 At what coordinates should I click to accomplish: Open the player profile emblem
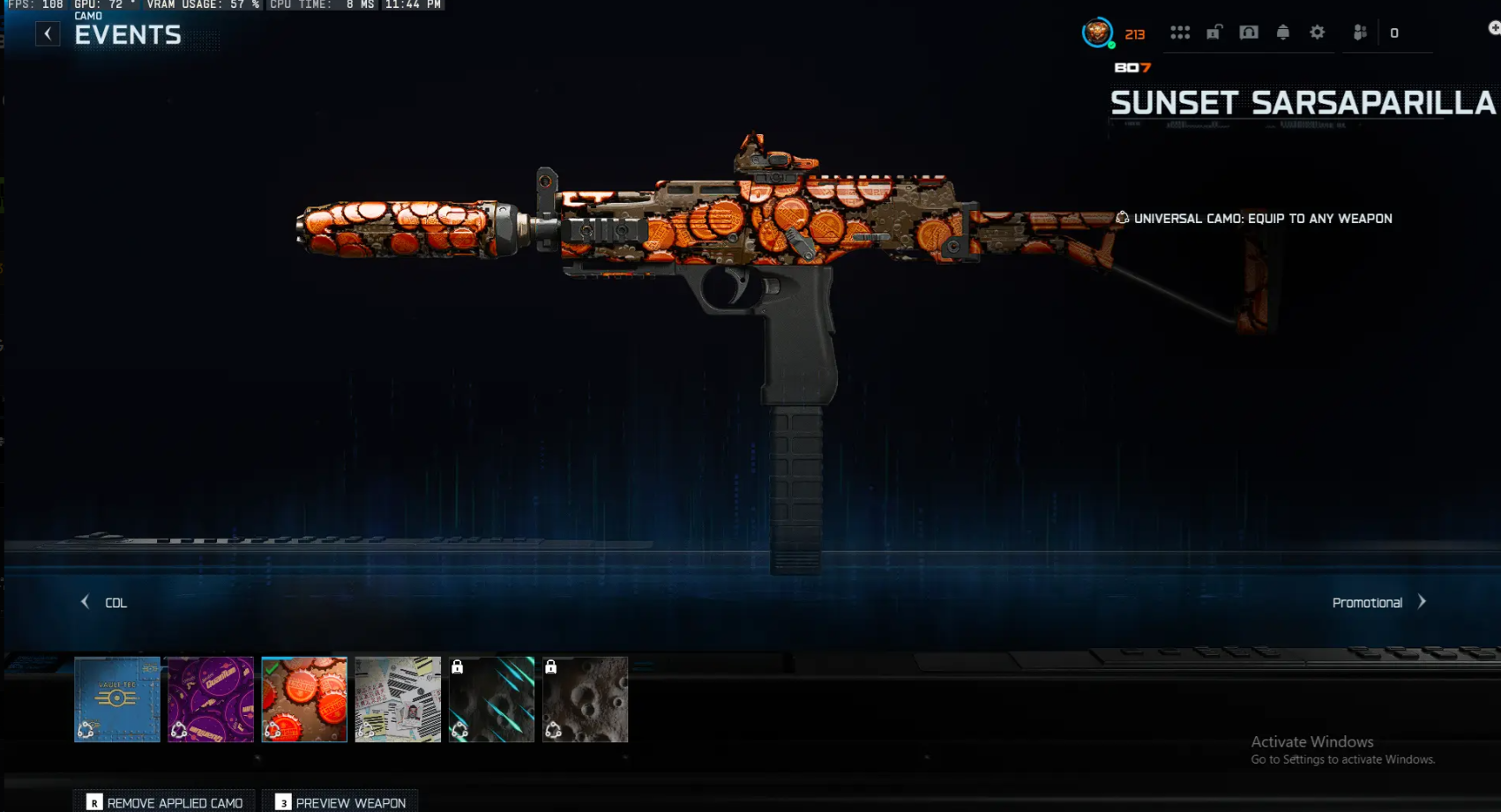tap(1097, 33)
